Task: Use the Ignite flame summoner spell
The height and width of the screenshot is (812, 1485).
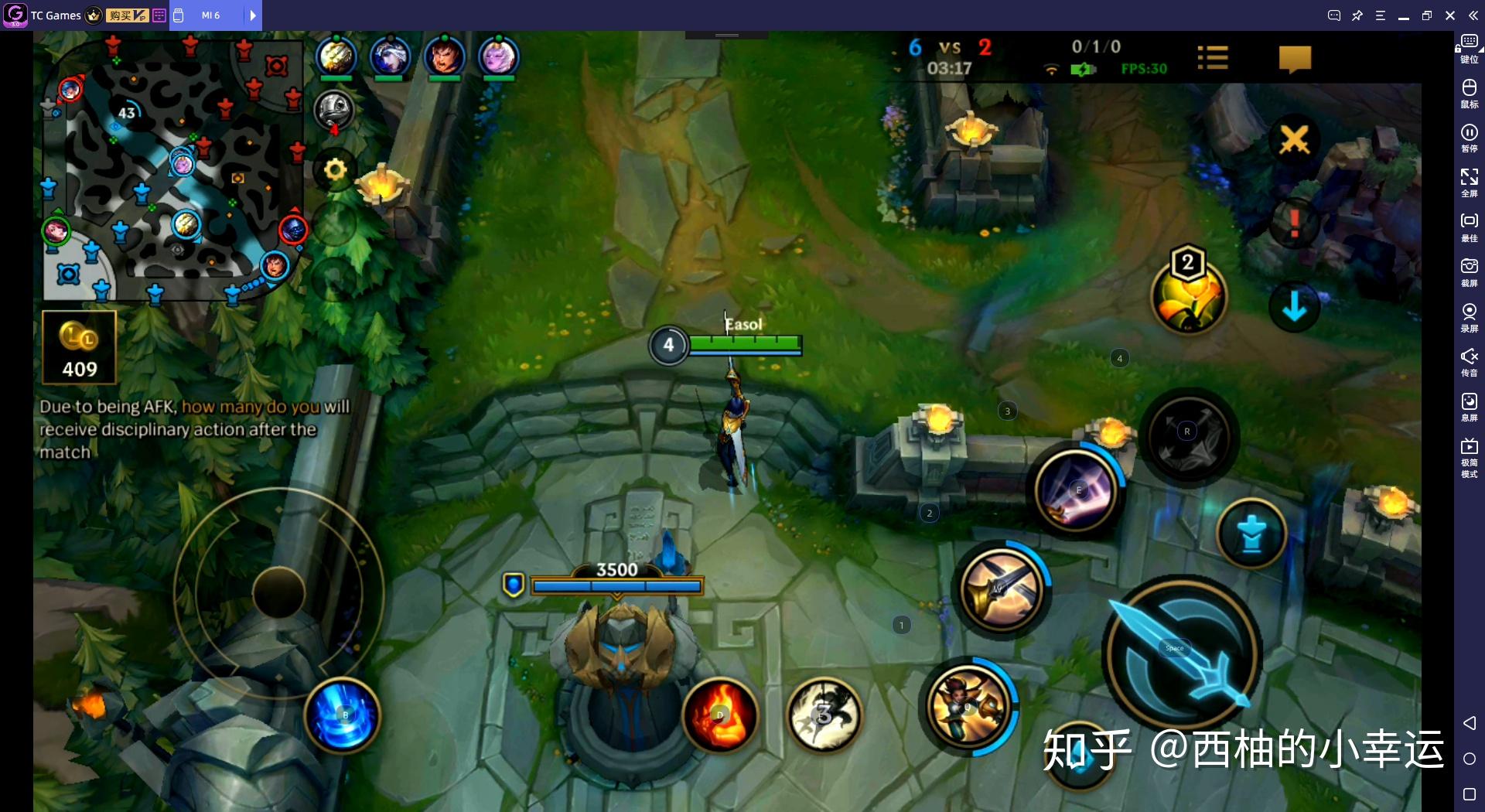Action: click(719, 715)
